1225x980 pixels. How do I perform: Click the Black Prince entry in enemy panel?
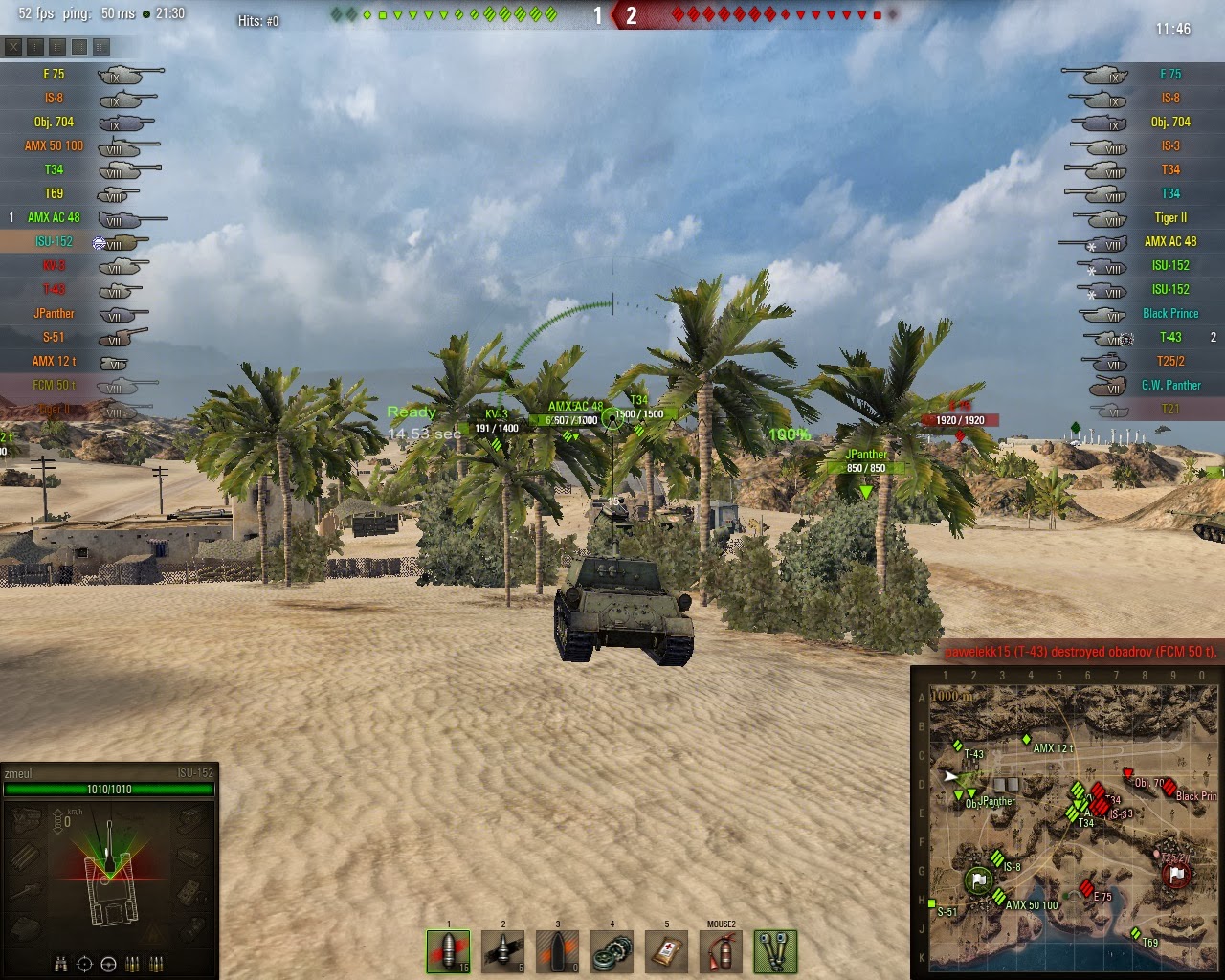(1169, 313)
